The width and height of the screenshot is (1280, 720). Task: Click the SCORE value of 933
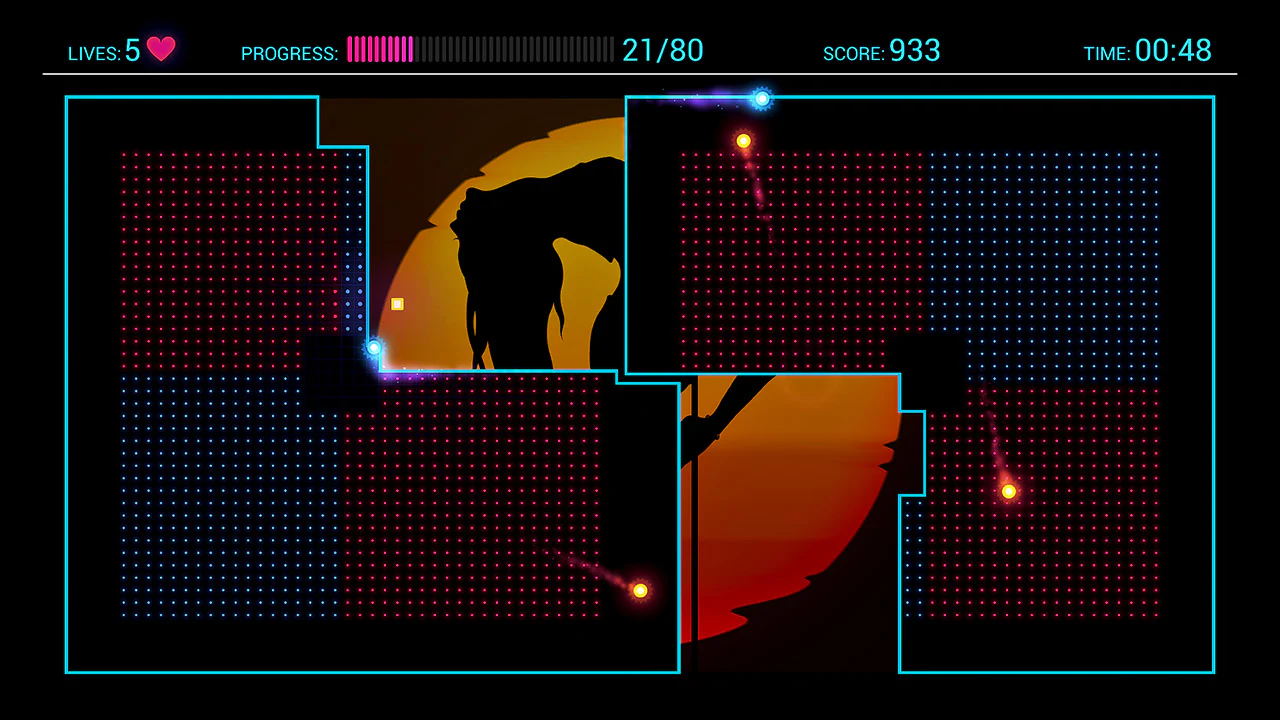(915, 50)
